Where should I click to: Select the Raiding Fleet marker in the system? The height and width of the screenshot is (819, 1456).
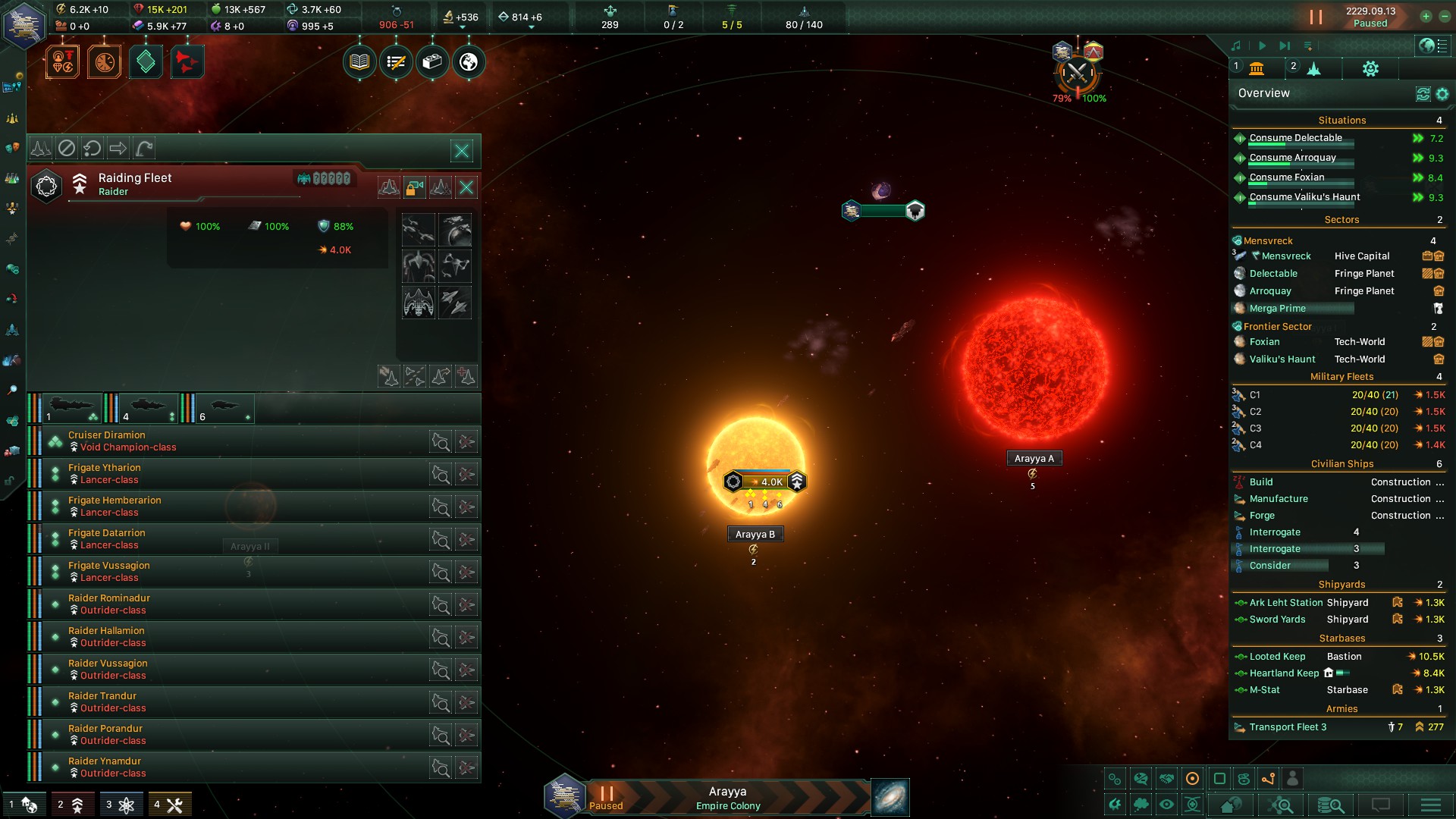pyautogui.click(x=764, y=482)
